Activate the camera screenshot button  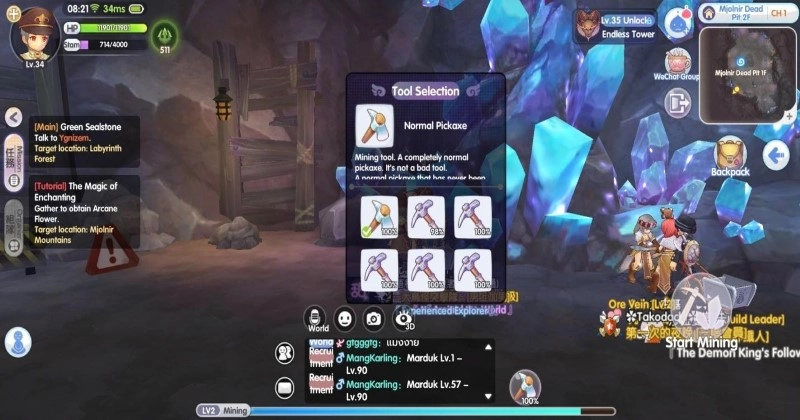pos(374,319)
